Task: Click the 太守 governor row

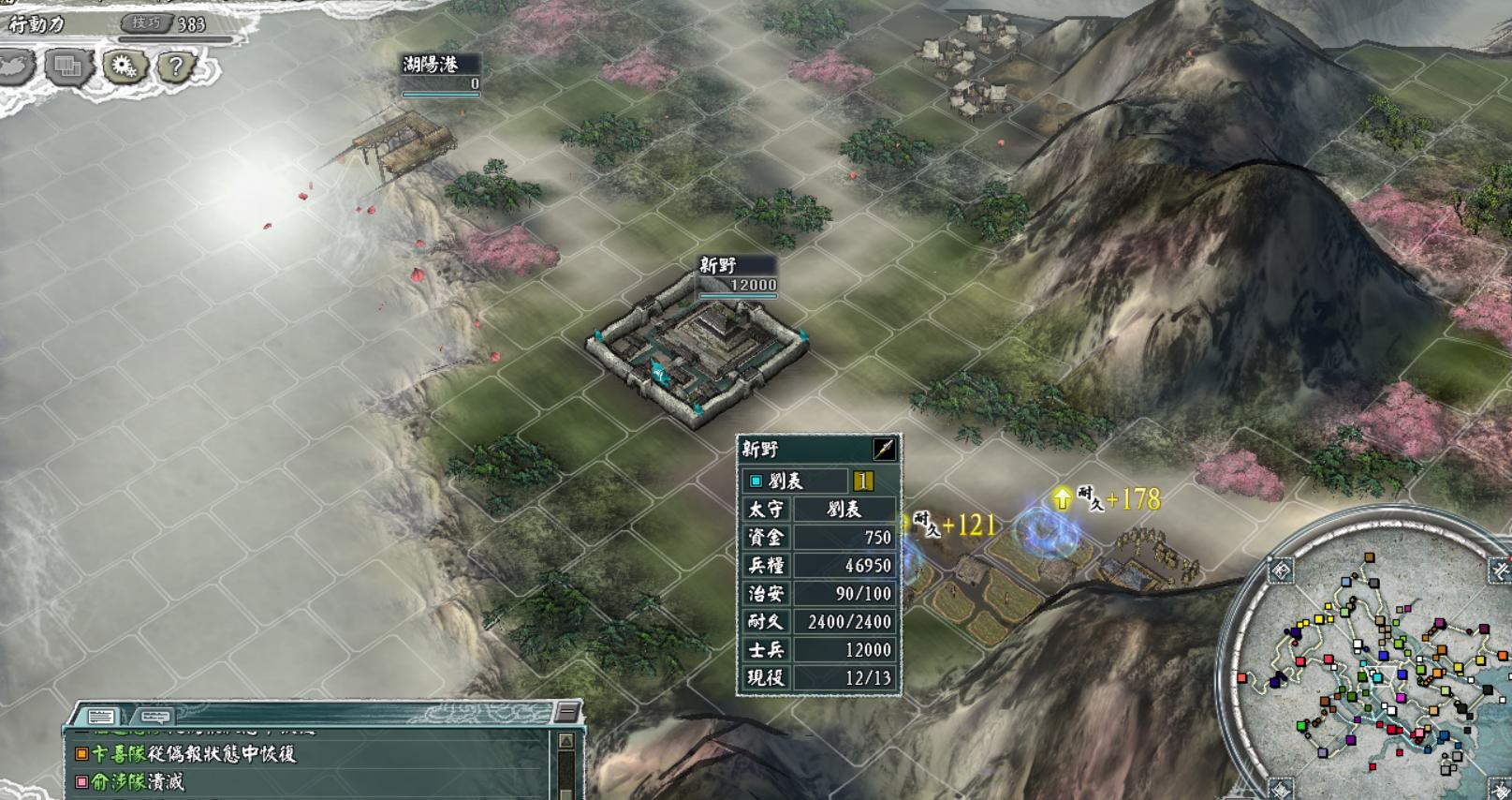Action: click(x=819, y=510)
